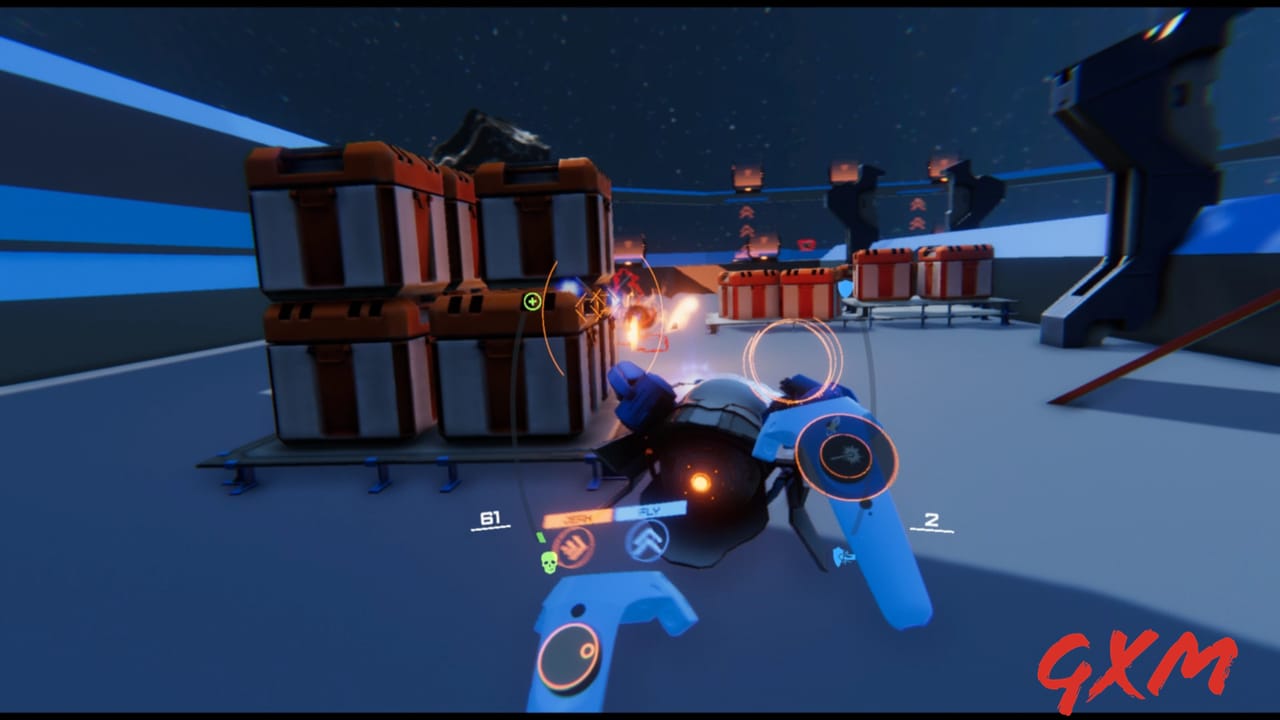This screenshot has height=720, width=1280.
Task: Click the red warning box icon on the horizon
Action: pos(806,243)
